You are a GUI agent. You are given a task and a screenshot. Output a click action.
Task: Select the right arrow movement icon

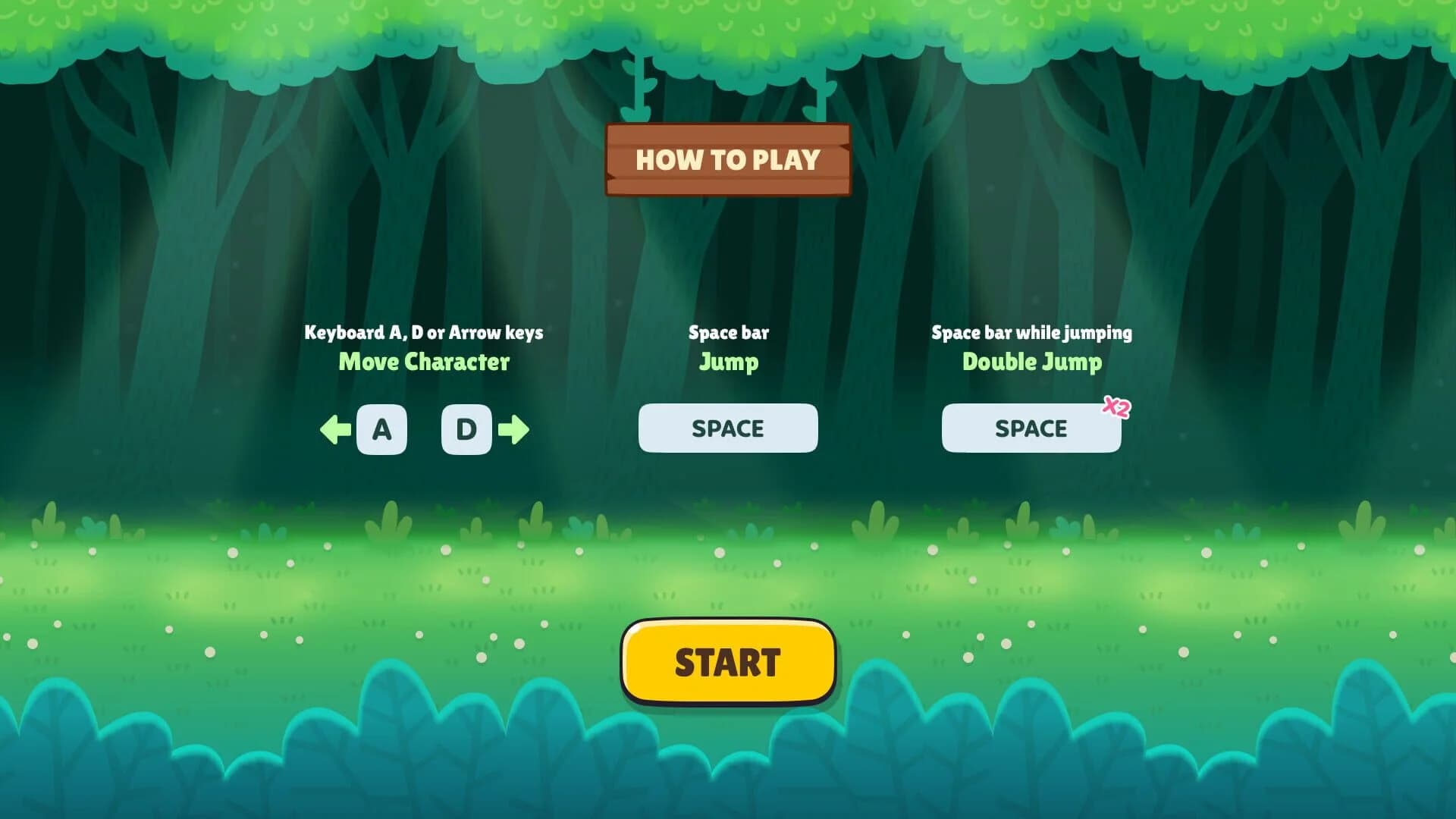515,428
